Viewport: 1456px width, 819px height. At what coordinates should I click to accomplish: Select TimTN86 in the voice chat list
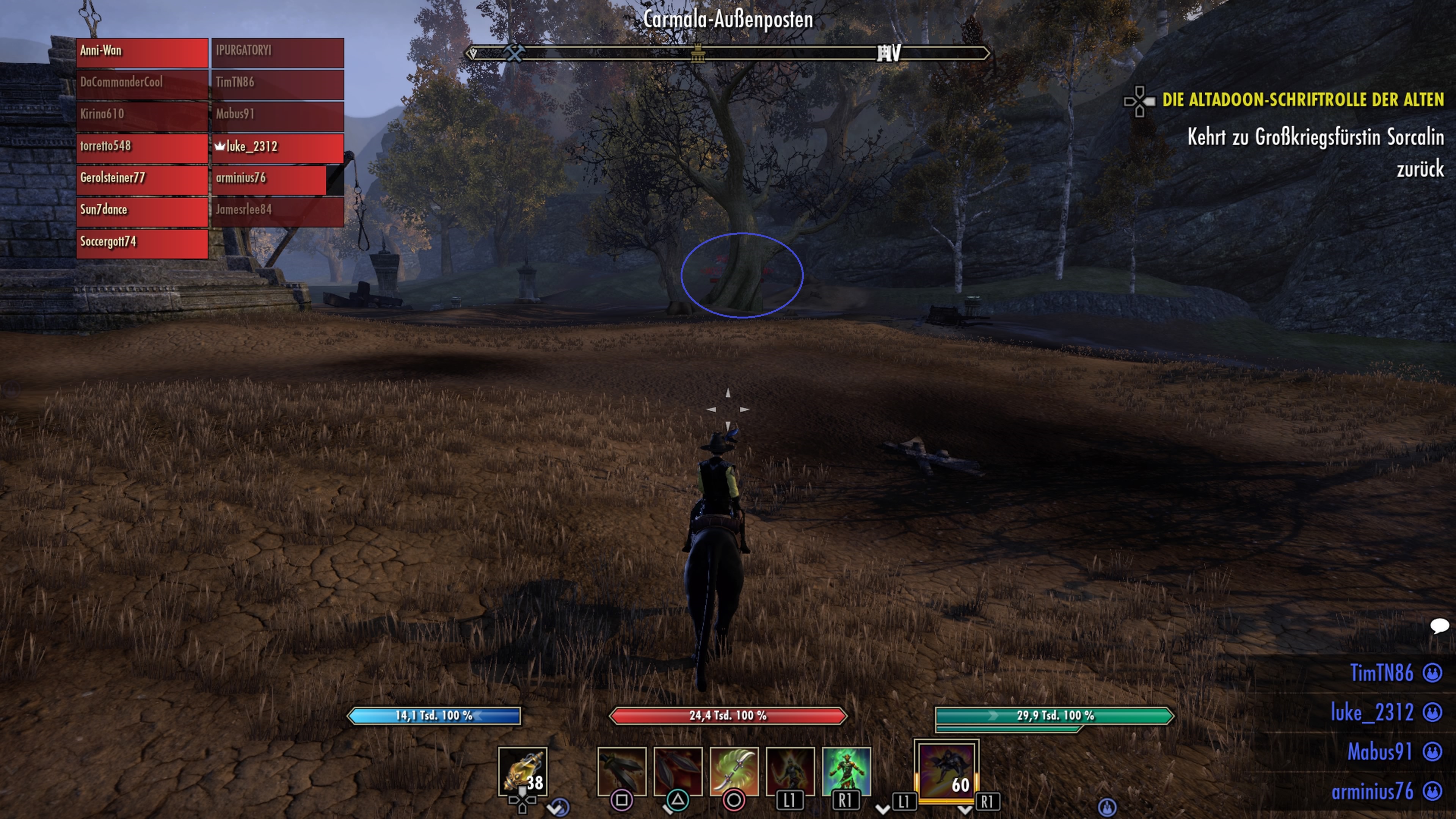[x=1381, y=673]
